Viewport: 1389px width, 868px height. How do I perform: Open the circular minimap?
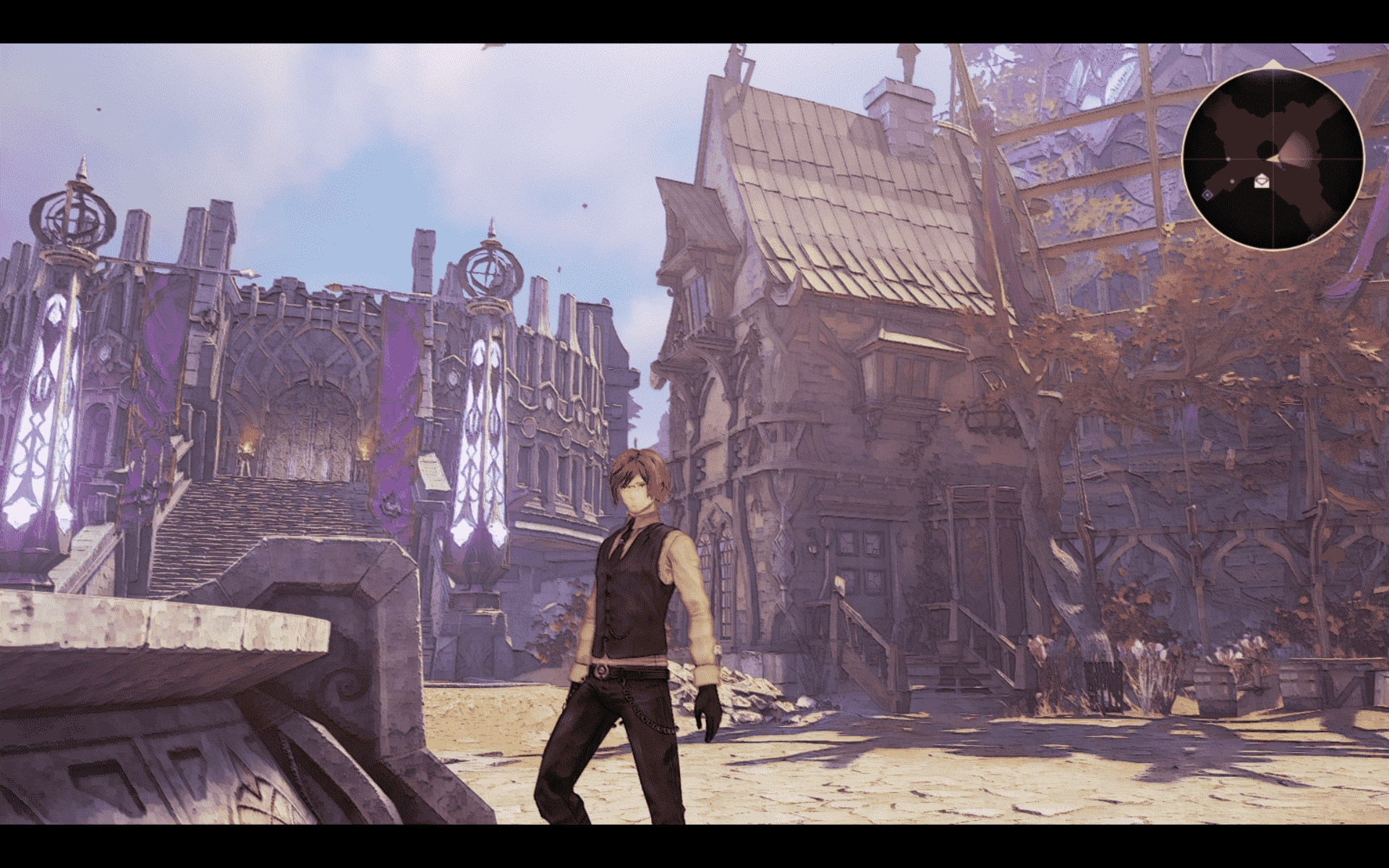click(1273, 160)
